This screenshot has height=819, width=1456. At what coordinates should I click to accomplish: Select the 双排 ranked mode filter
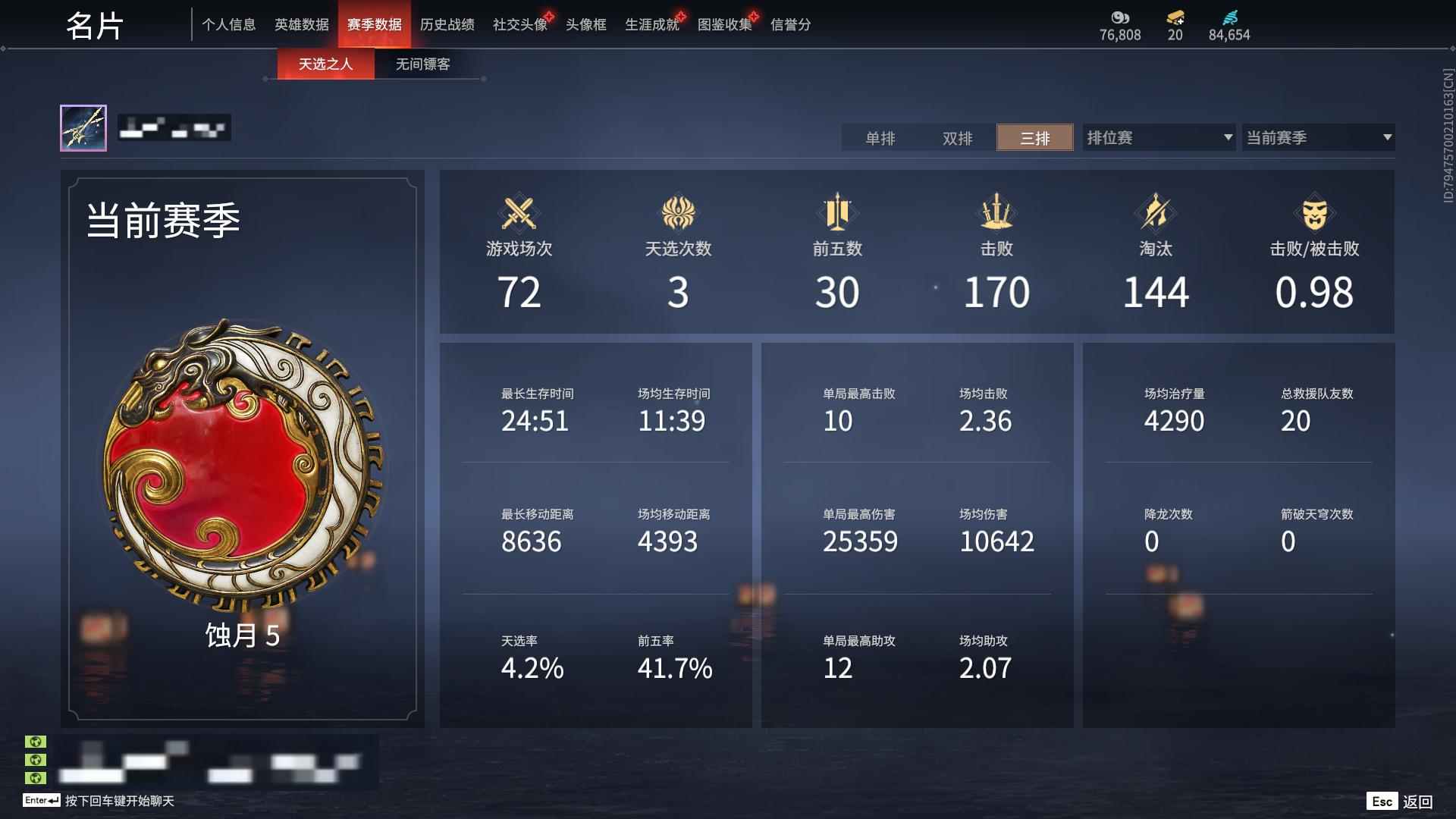(x=957, y=138)
